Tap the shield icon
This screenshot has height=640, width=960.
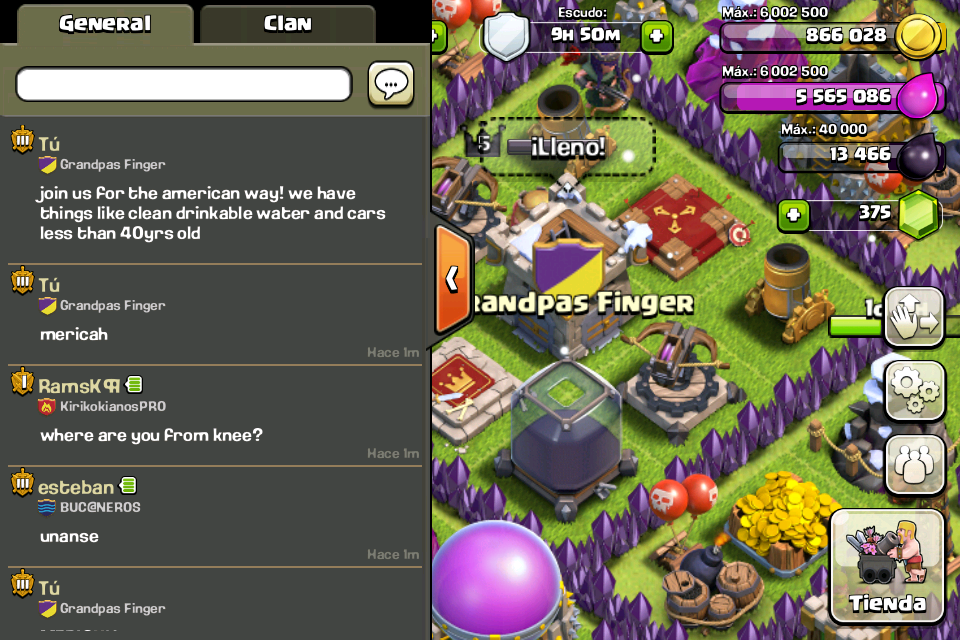click(x=507, y=36)
